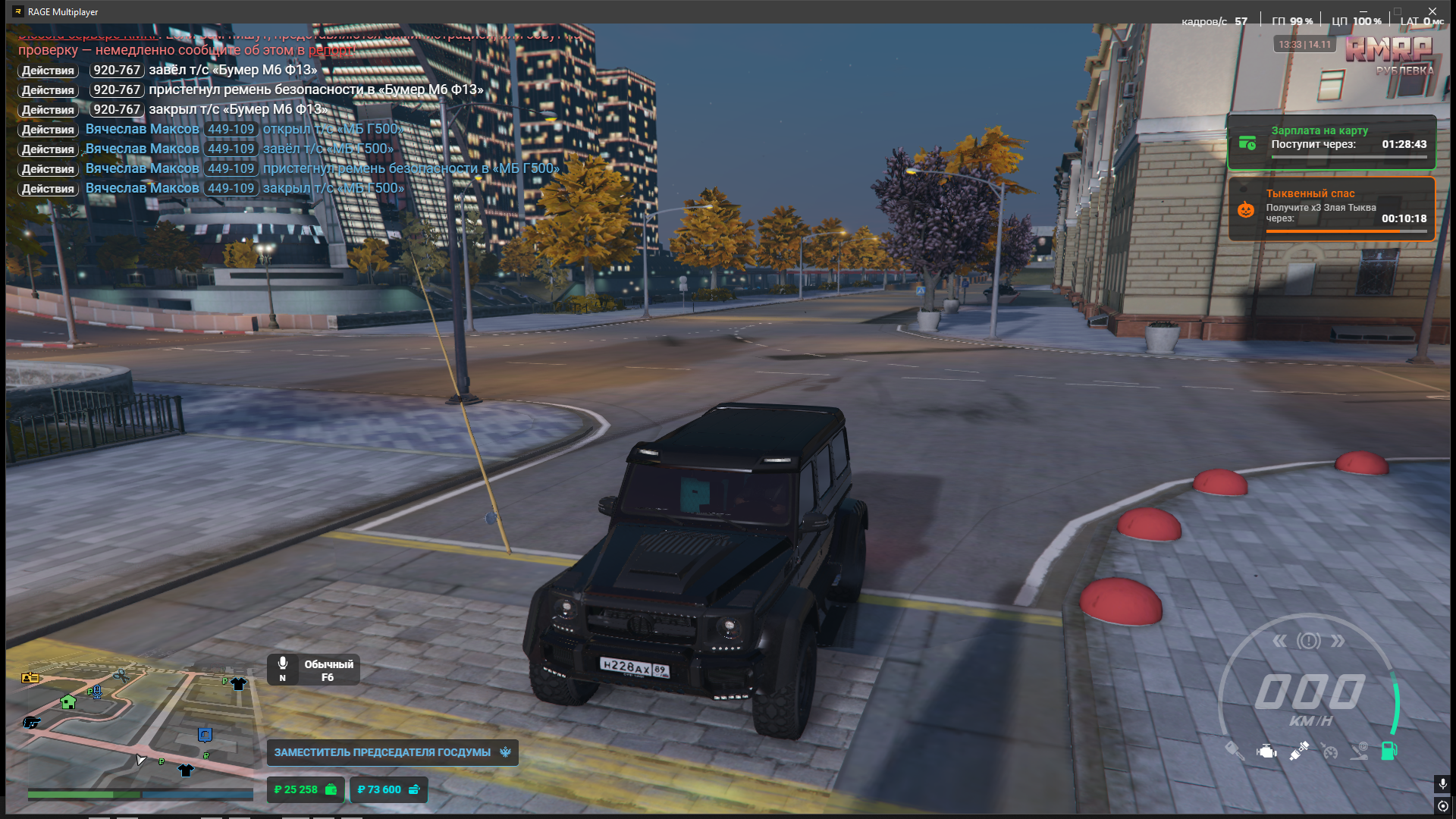Open the Зарплата на карту salary tracker
Viewport: 1456px width, 819px height.
pyautogui.click(x=1331, y=143)
